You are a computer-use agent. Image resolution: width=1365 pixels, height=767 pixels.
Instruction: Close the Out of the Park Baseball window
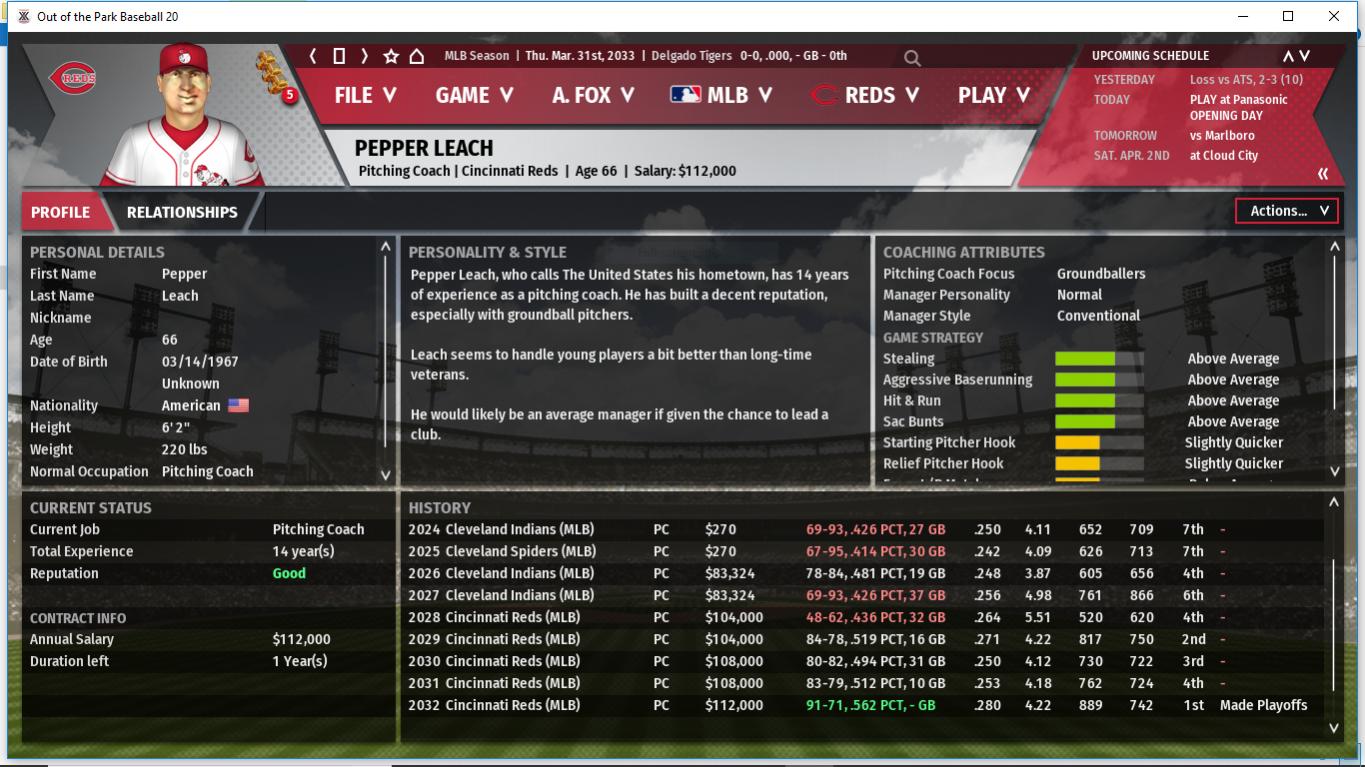pos(1333,16)
